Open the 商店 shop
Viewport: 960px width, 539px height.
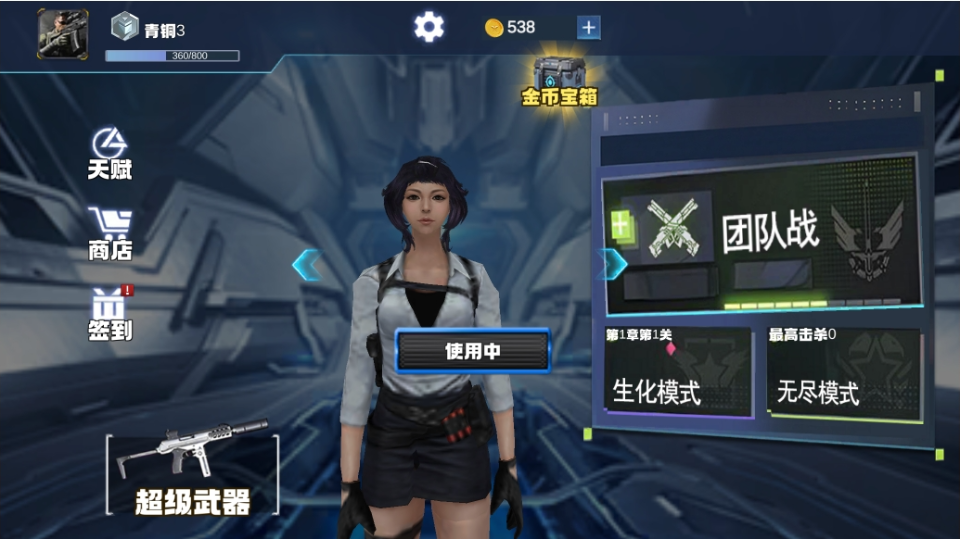pyautogui.click(x=110, y=234)
